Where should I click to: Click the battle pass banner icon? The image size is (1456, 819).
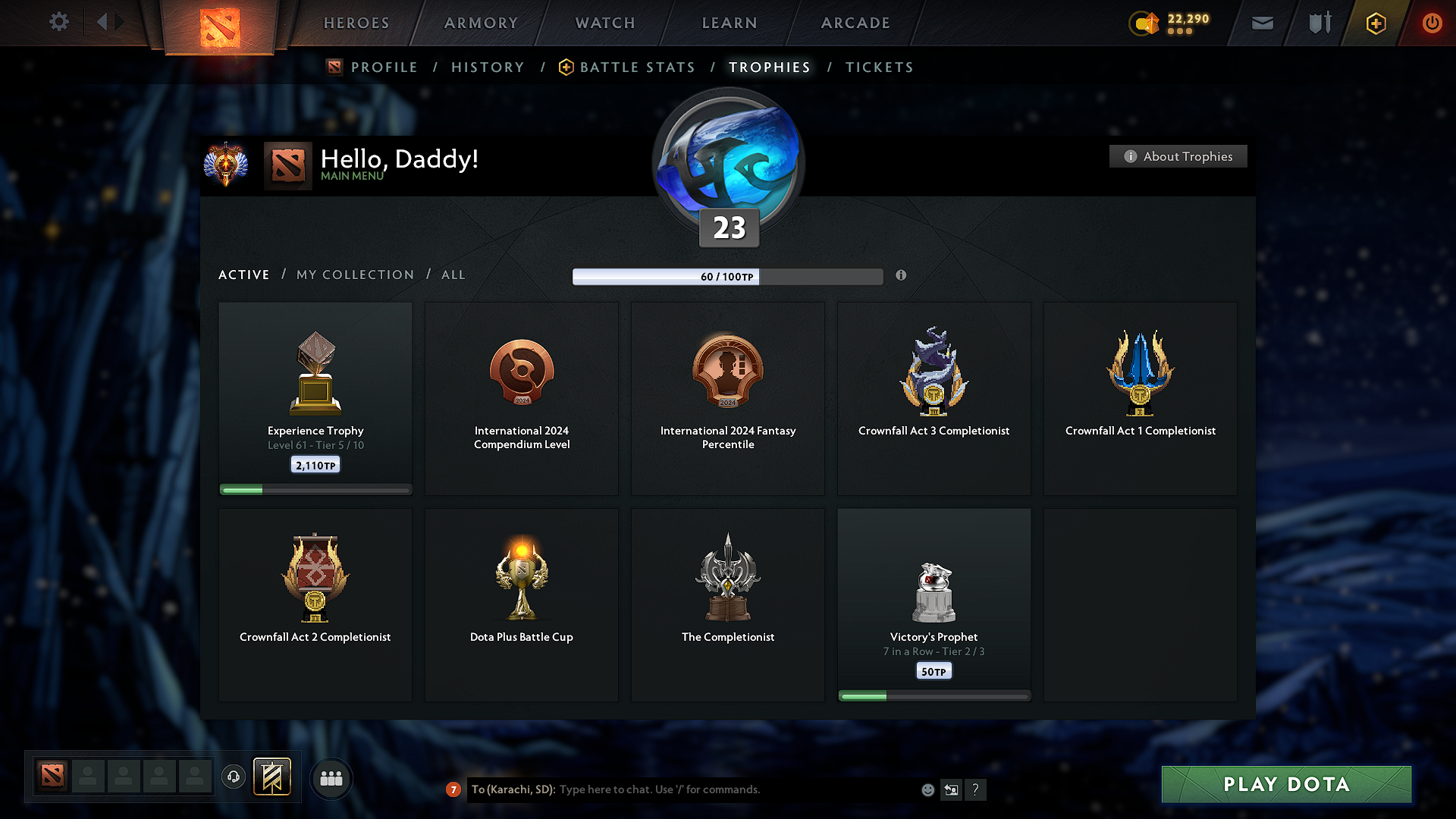coord(272,777)
